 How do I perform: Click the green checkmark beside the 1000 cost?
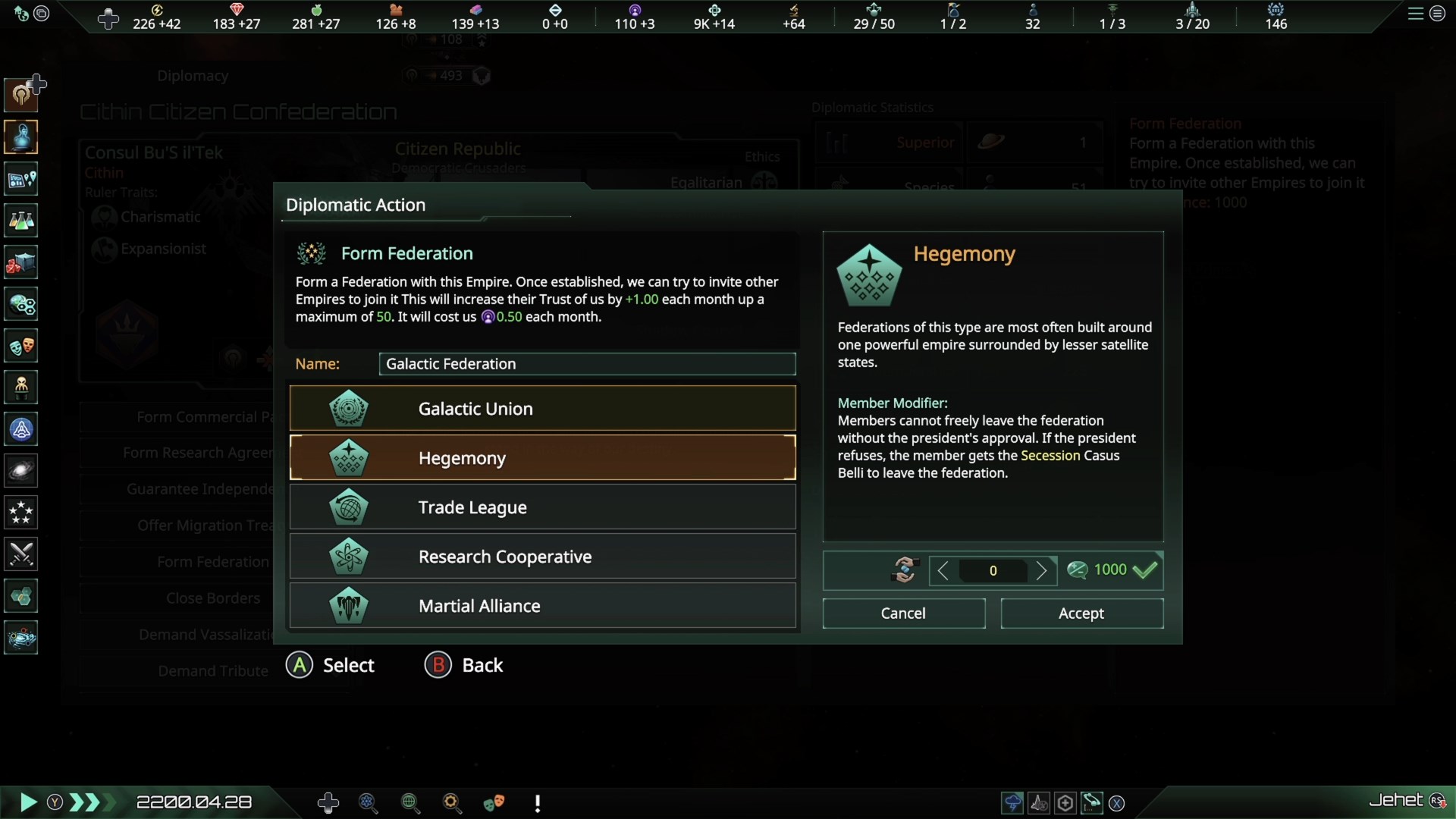[1147, 570]
